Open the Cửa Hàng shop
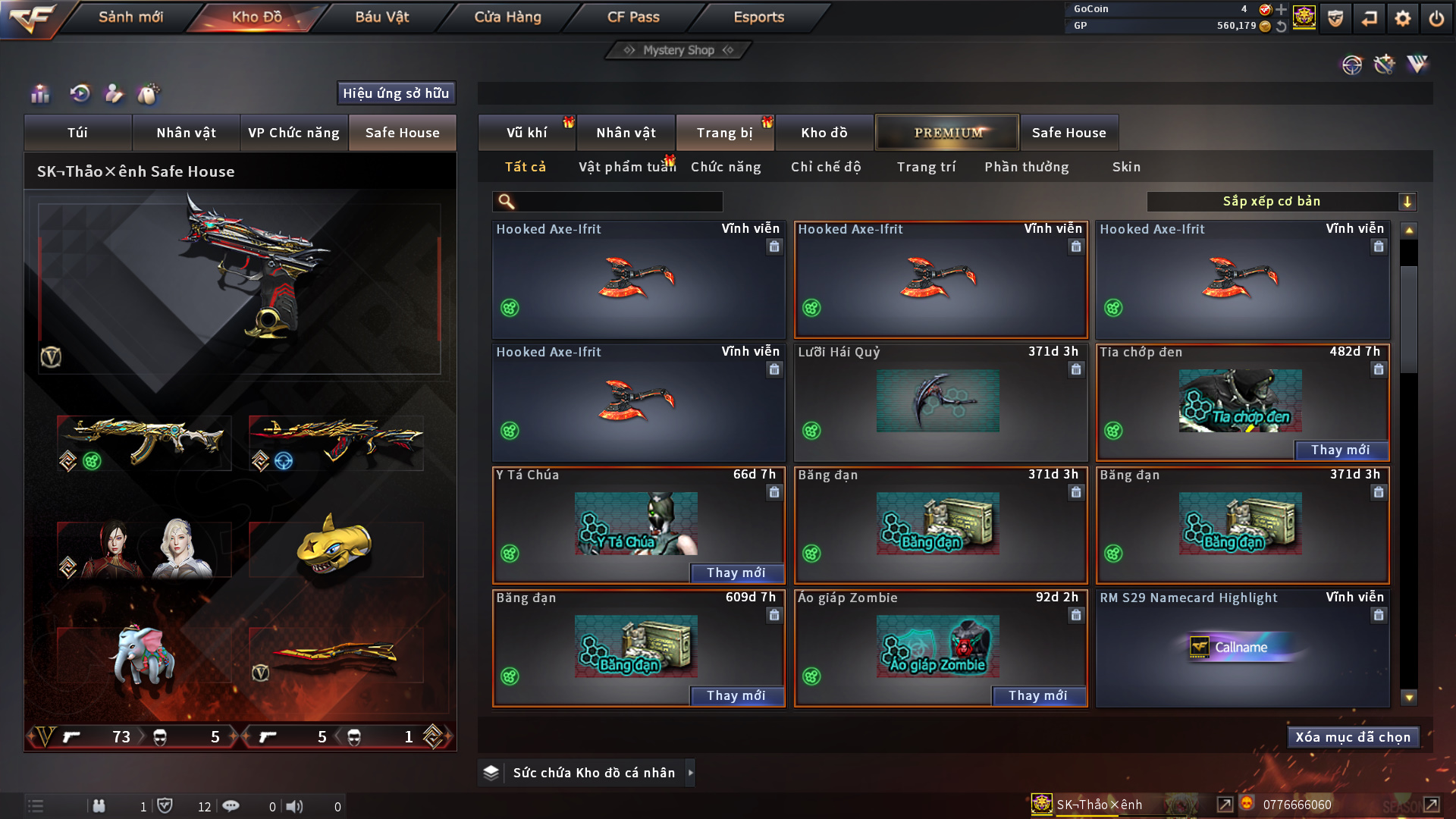Screen dimensions: 1456x819 pos(507,17)
